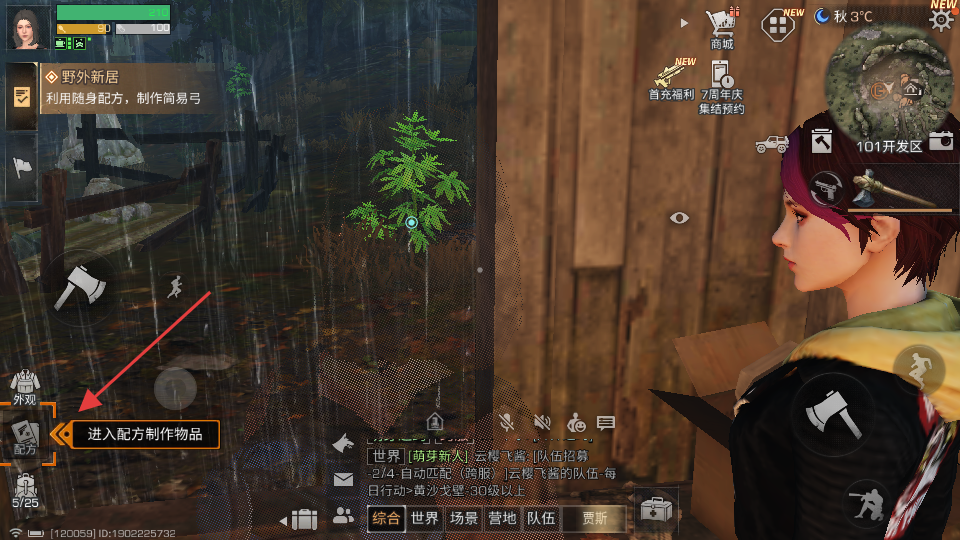Switch chat to the 场景 tab
Image resolution: width=960 pixels, height=540 pixels.
tap(463, 518)
